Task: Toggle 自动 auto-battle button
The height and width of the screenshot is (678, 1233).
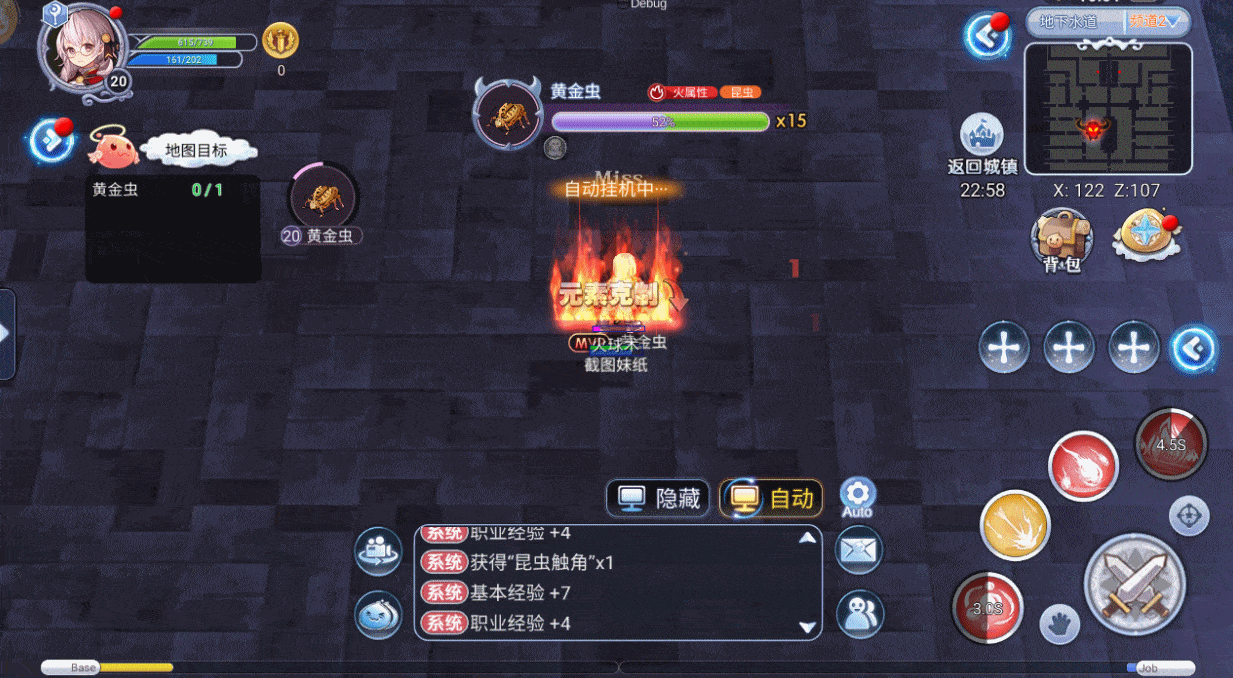Action: [x=771, y=498]
